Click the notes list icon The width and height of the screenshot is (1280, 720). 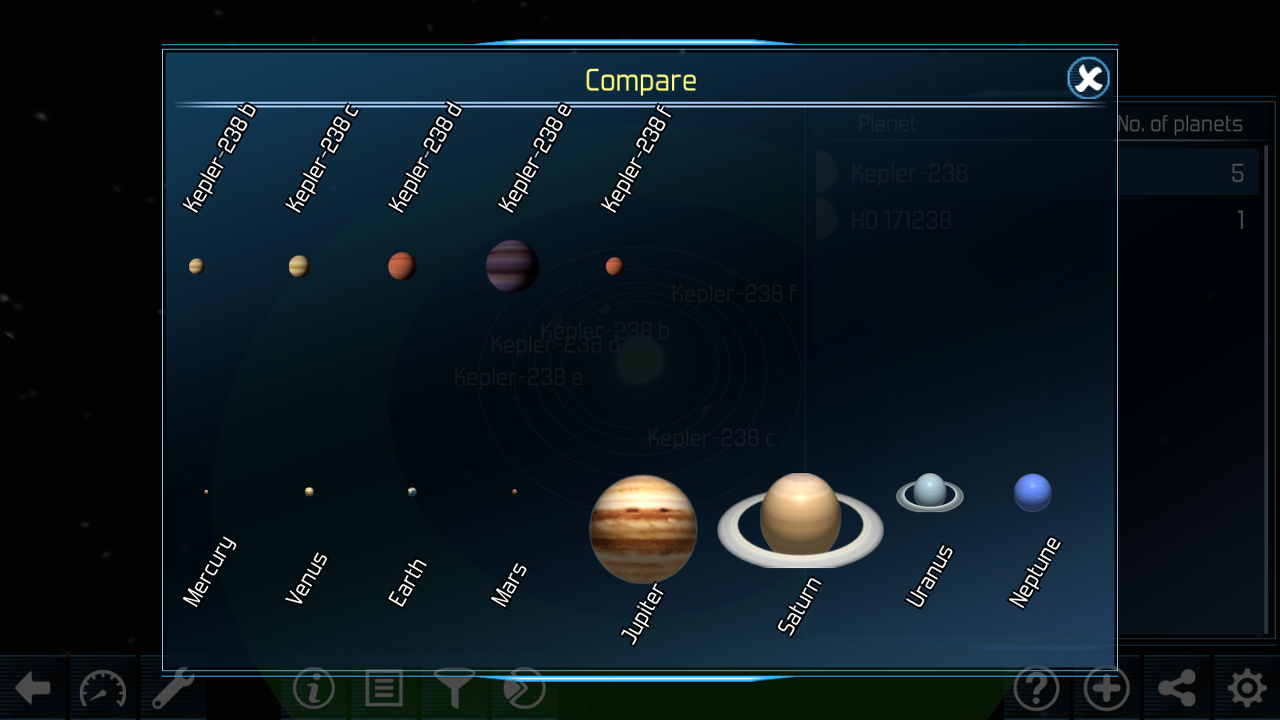pos(383,689)
